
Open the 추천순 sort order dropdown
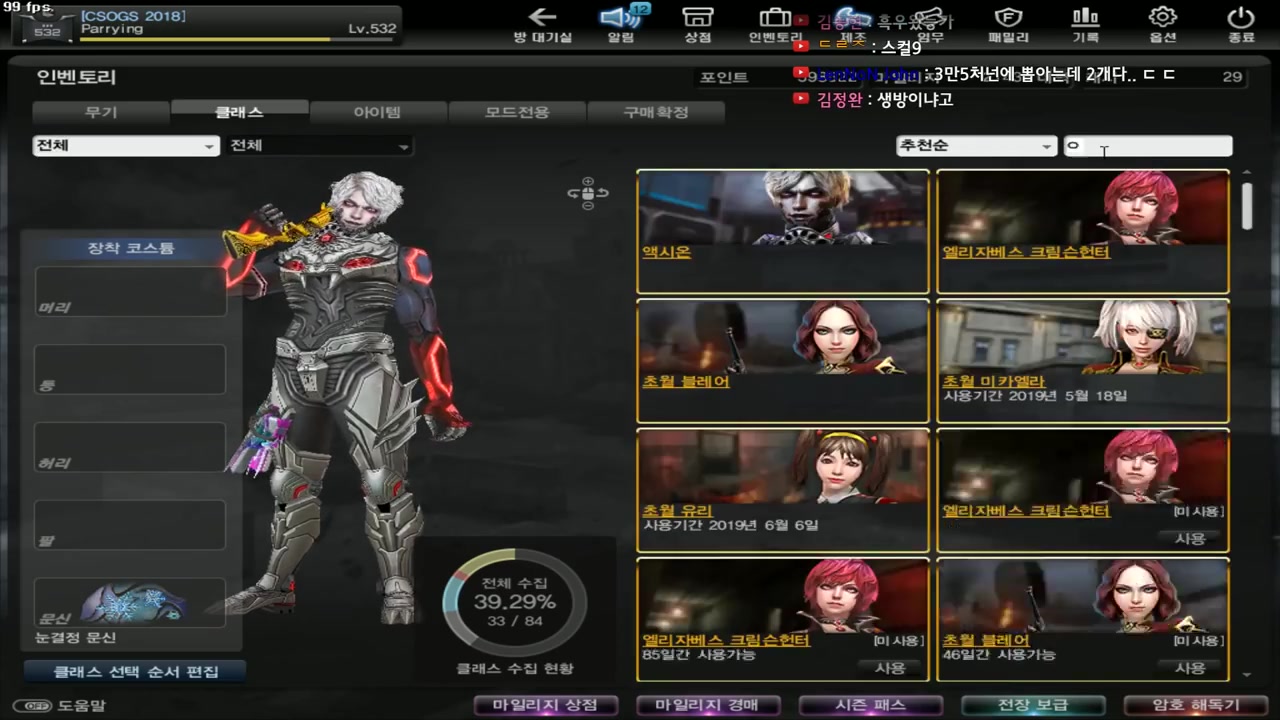point(975,146)
